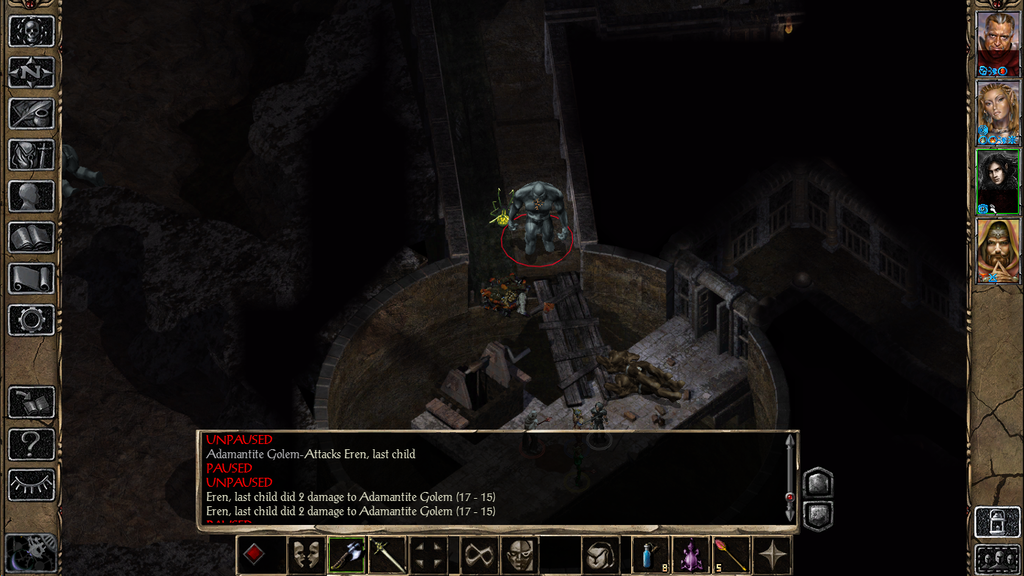Click the question mark help button
This screenshot has height=576, width=1024.
tap(31, 443)
